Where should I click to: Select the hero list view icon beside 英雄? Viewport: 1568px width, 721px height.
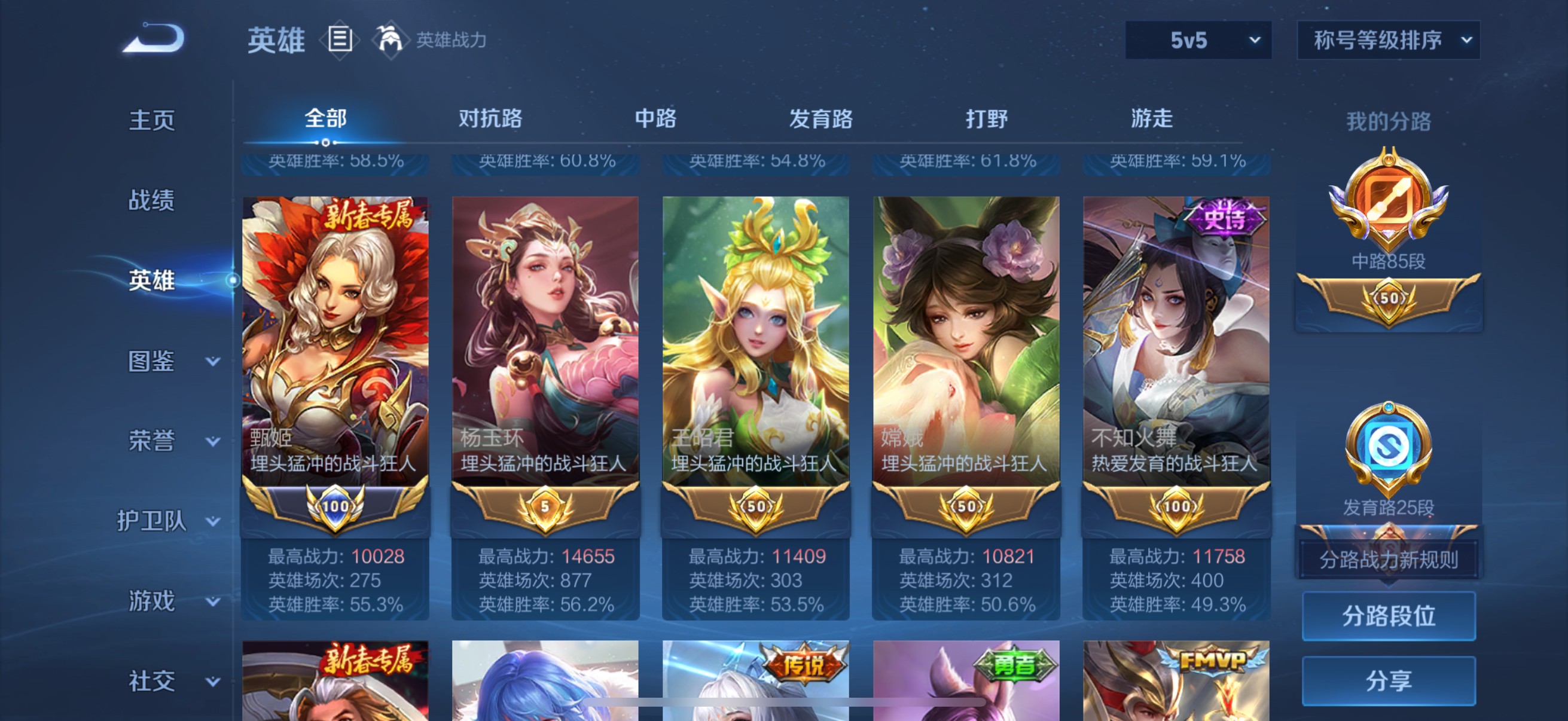[340, 39]
